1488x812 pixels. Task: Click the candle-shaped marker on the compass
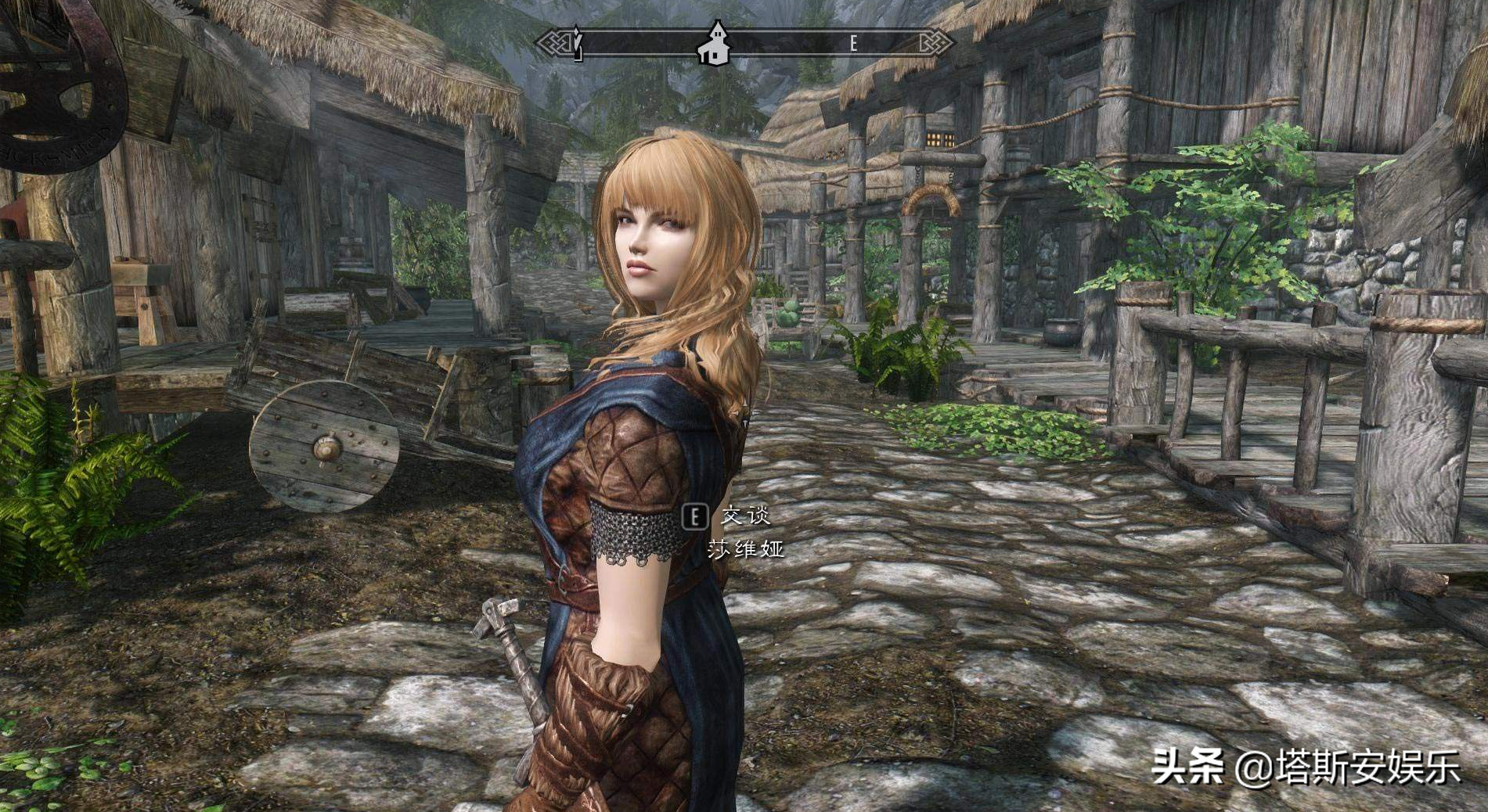(578, 43)
